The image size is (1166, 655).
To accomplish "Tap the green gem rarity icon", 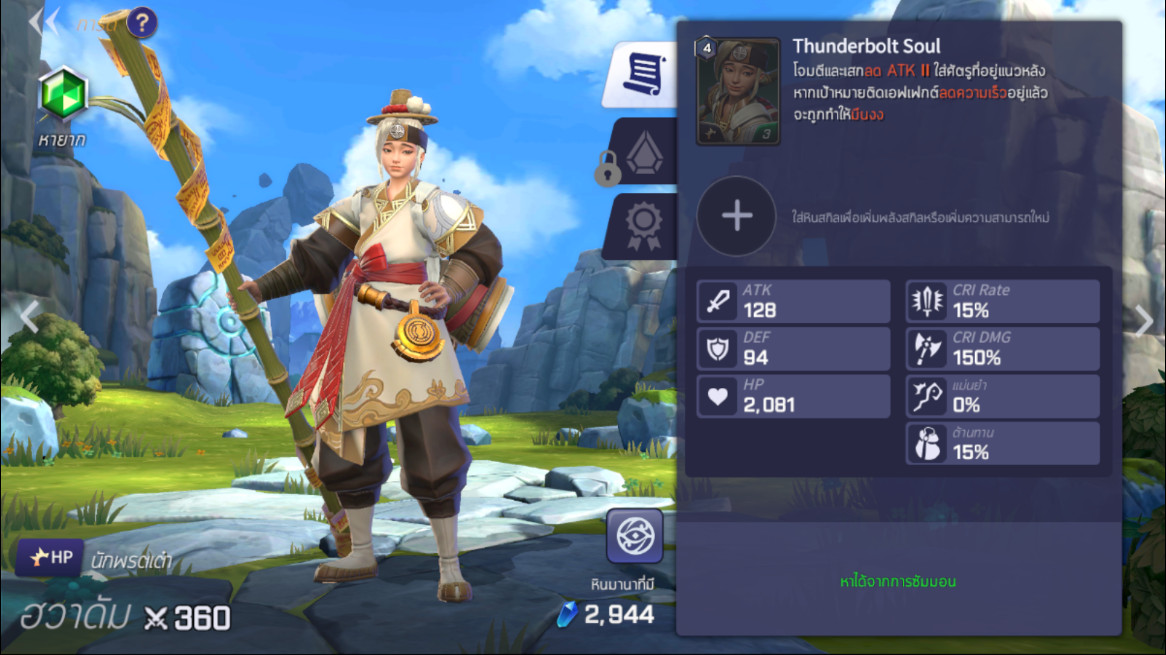I will click(x=64, y=96).
